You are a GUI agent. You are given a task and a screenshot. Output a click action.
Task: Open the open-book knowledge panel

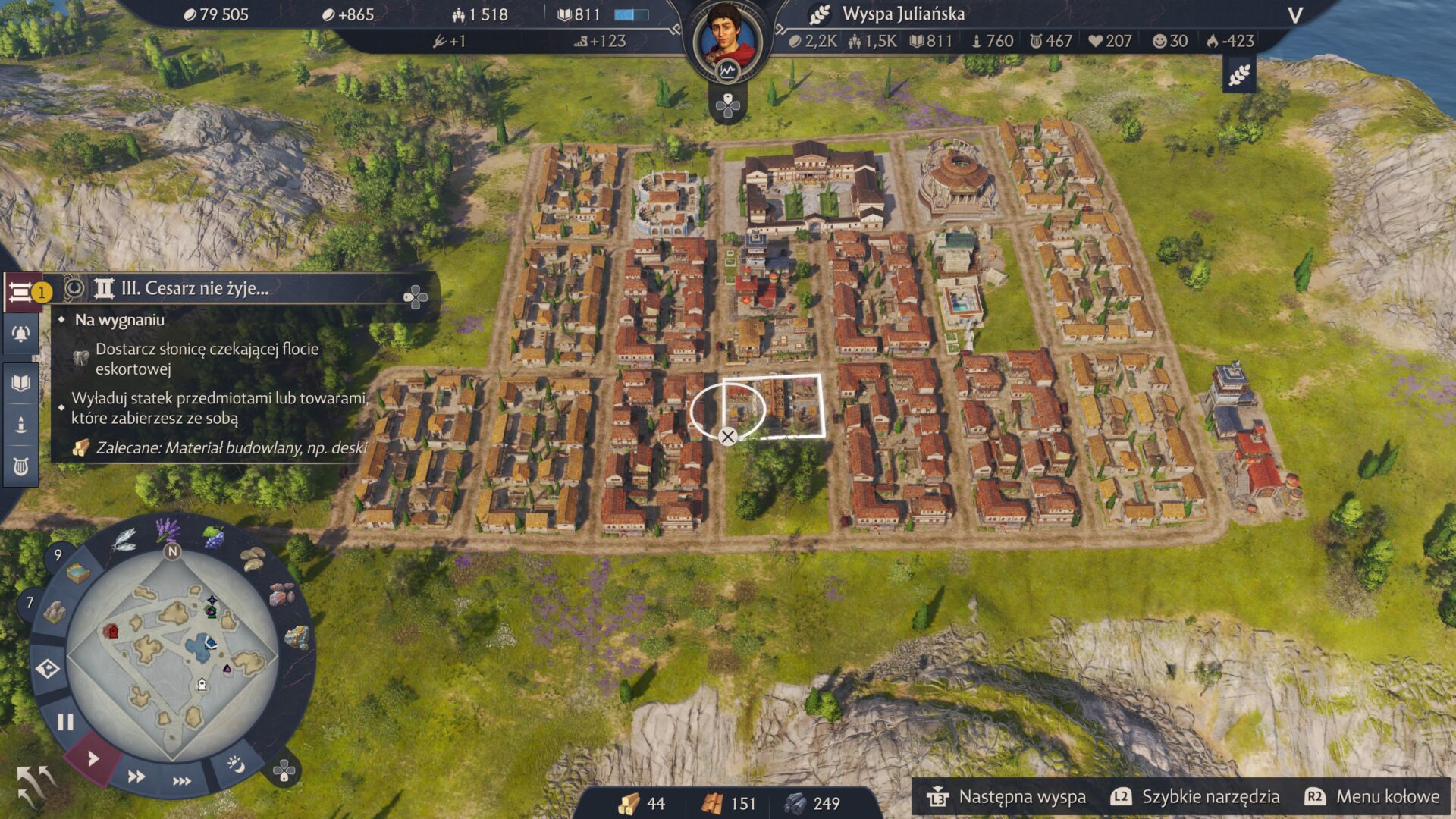pyautogui.click(x=21, y=382)
